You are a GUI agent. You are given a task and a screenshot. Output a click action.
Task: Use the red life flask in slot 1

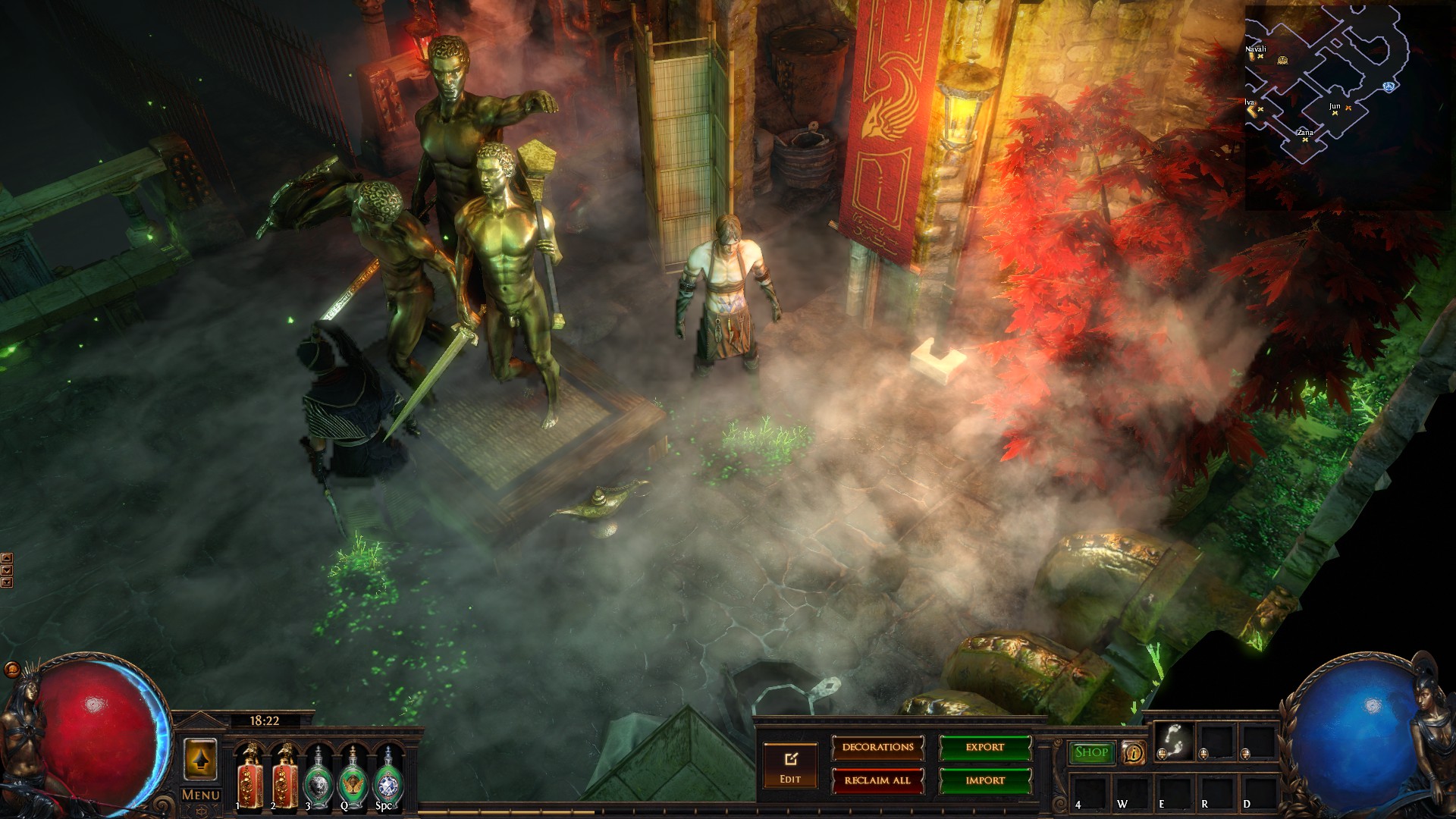point(249,773)
